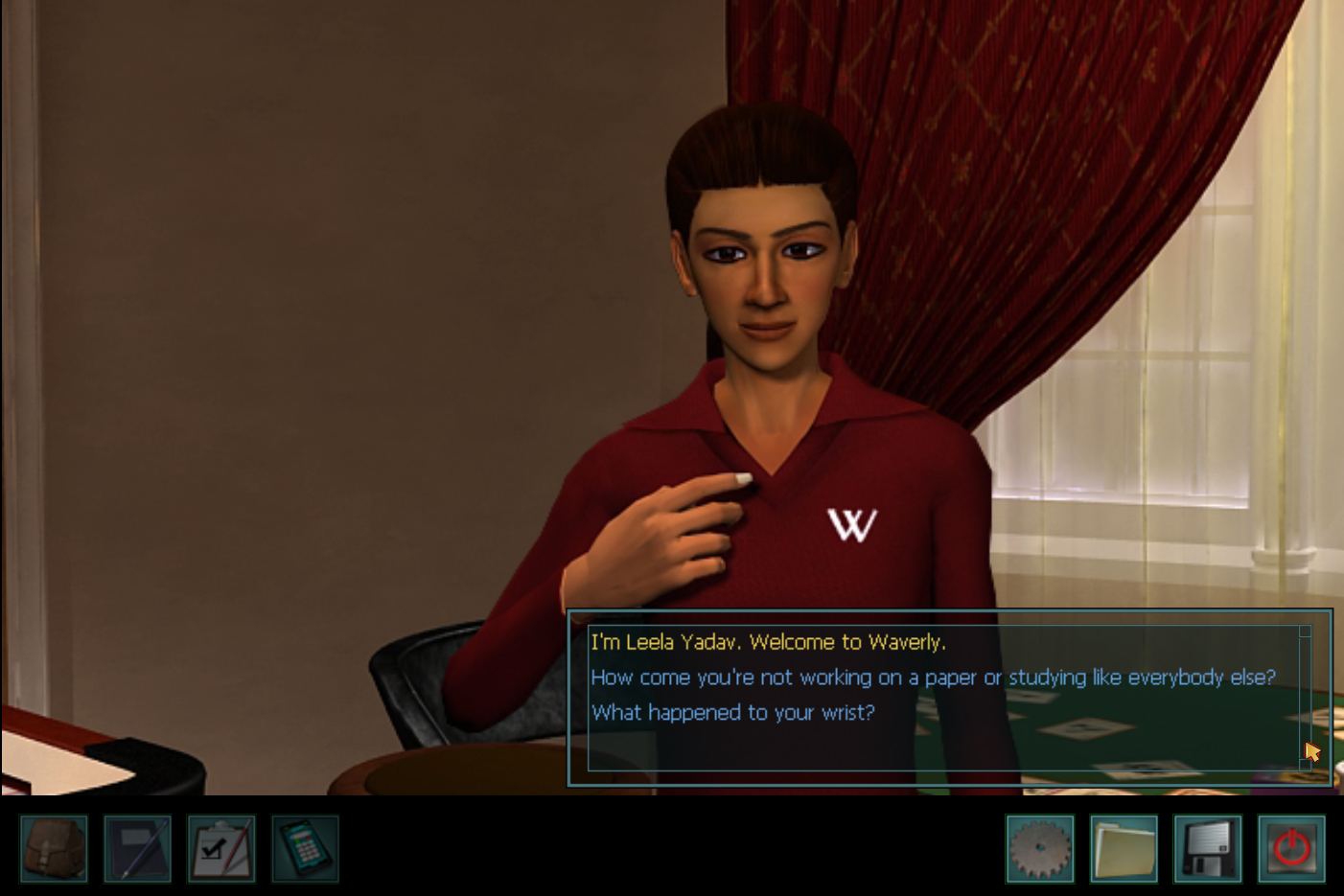The width and height of the screenshot is (1344, 896).
Task: View tasks on the checklist clipboard icon
Action: tap(221, 848)
